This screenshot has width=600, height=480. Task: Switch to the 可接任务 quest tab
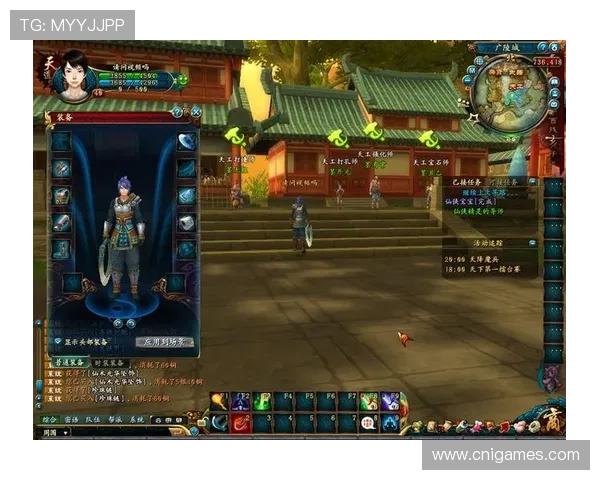[502, 182]
